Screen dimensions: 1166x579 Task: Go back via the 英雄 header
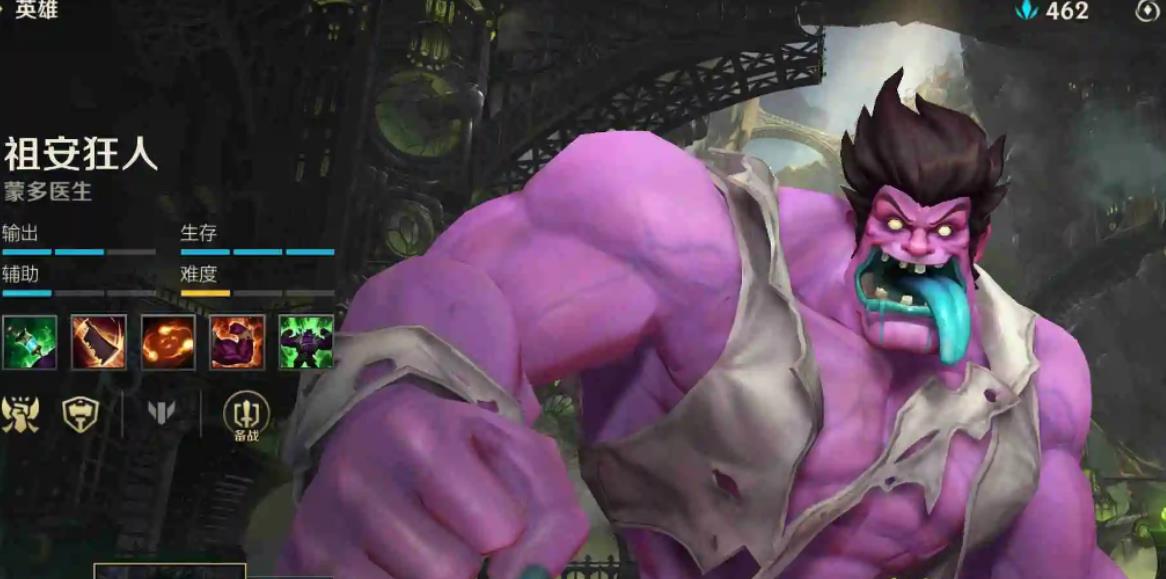pos(36,10)
